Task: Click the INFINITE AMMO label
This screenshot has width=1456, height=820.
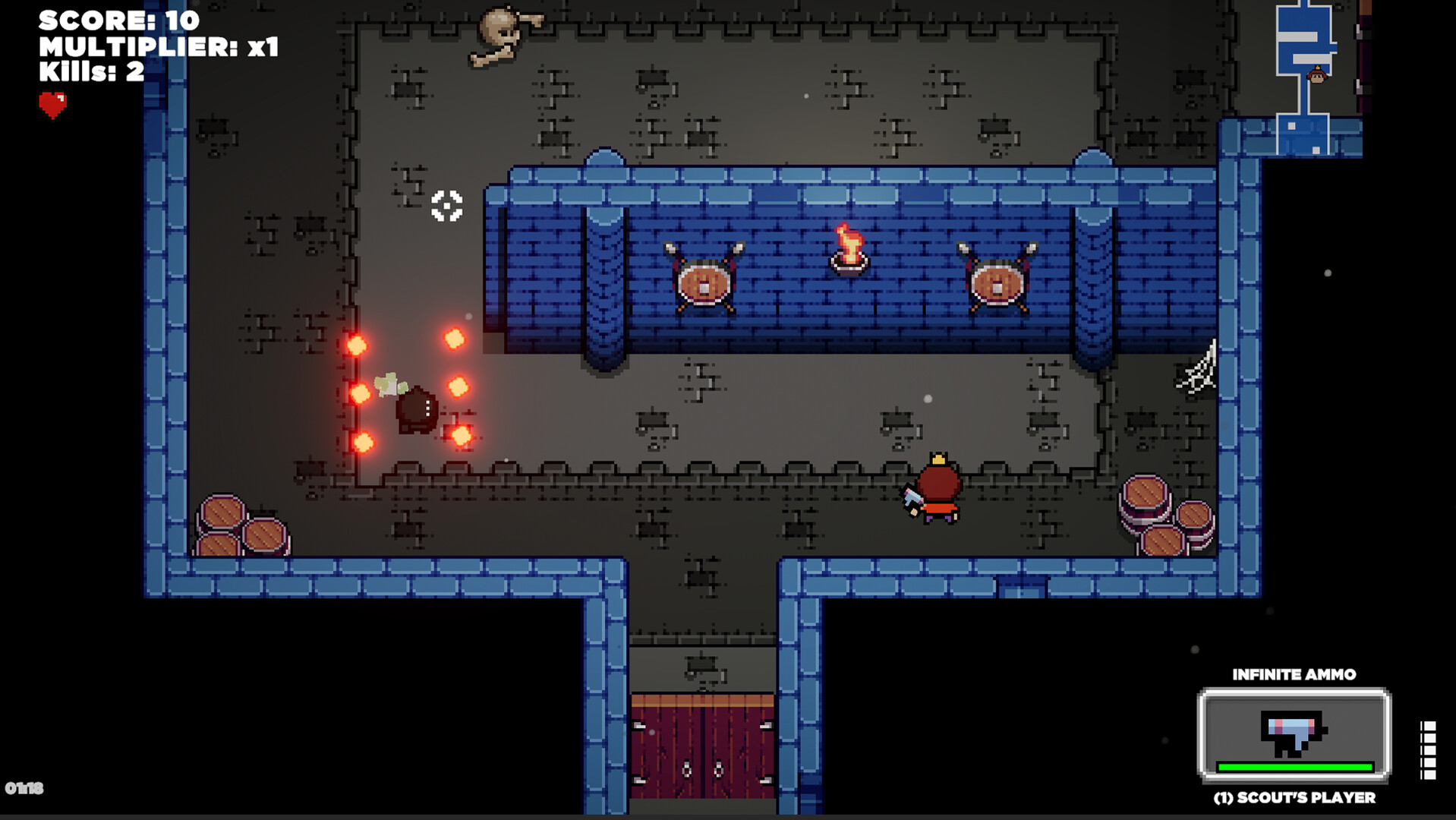Action: [1295, 673]
